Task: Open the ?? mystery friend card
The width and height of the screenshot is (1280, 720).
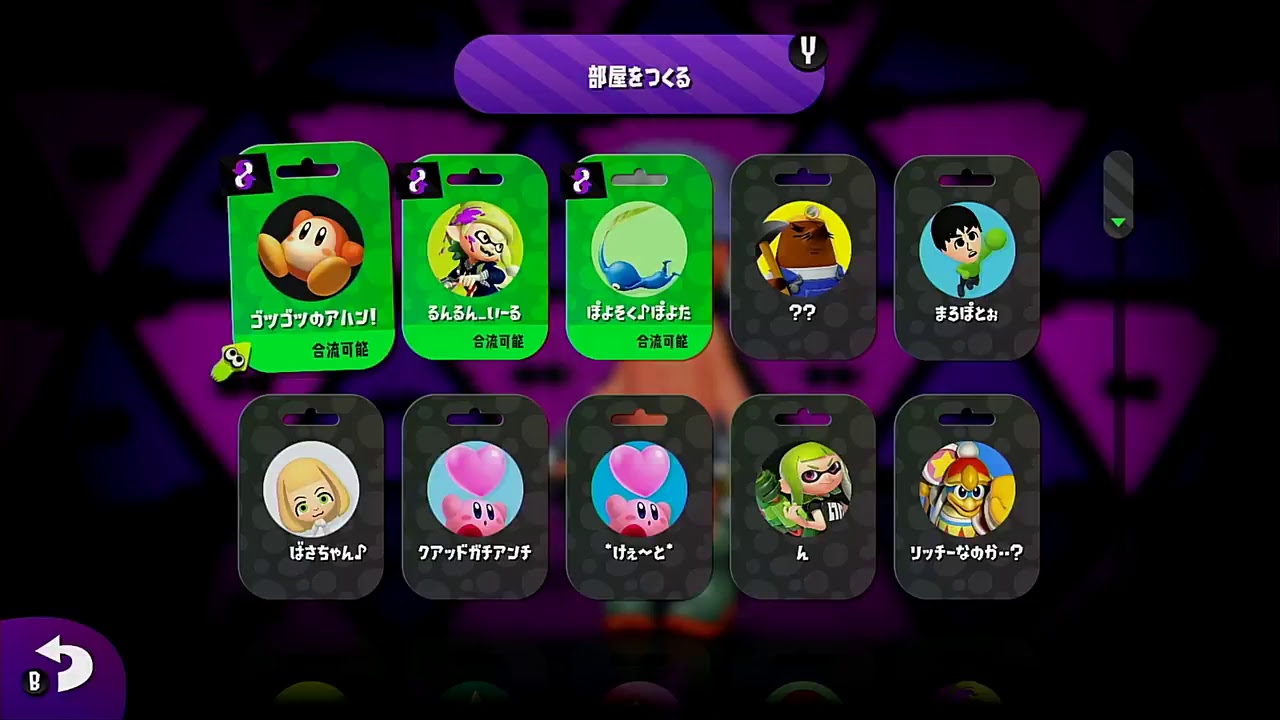Action: 803,260
